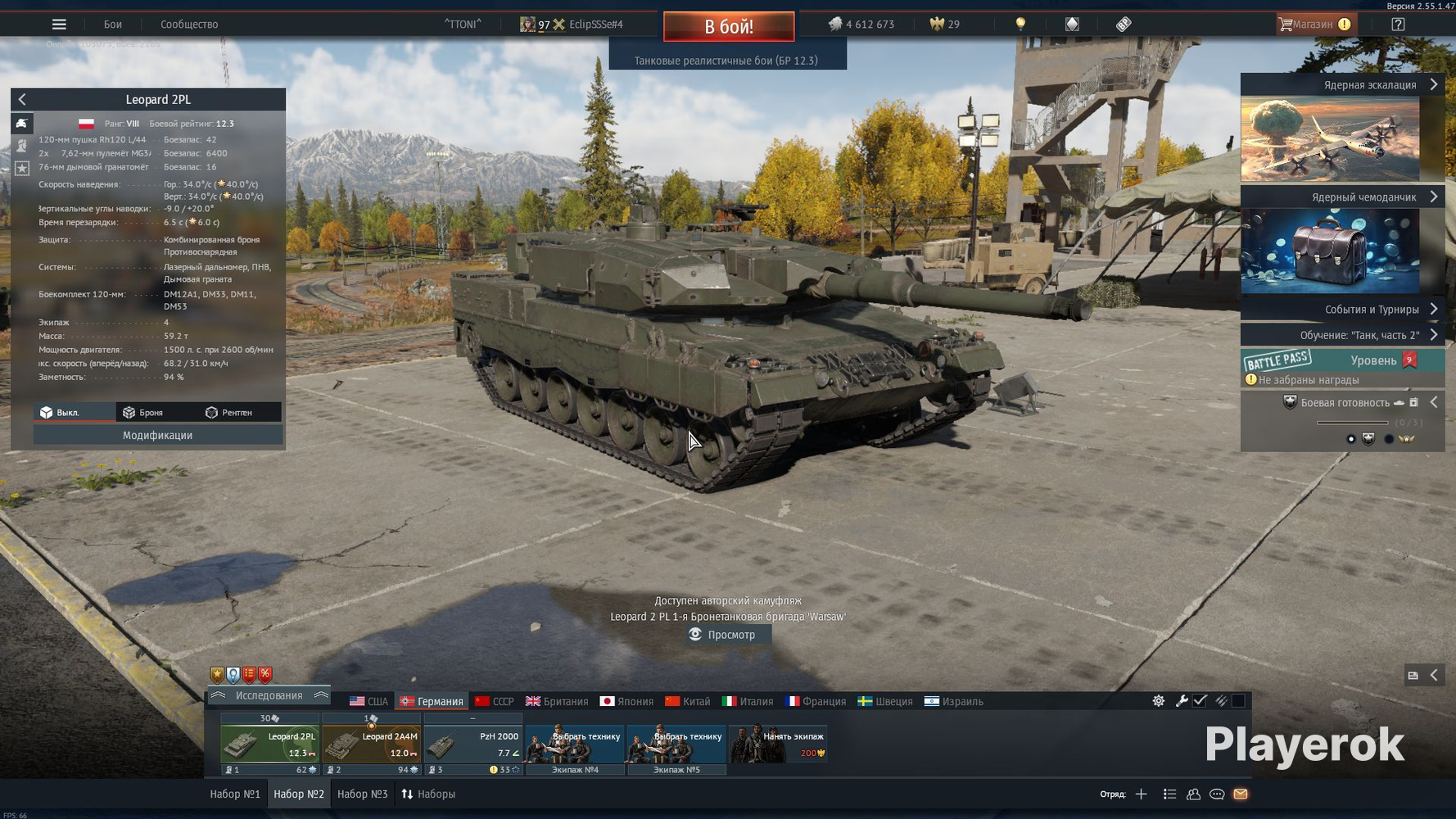This screenshot has width=1456, height=819.
Task: Choose the Швеция nation tab
Action: [885, 702]
